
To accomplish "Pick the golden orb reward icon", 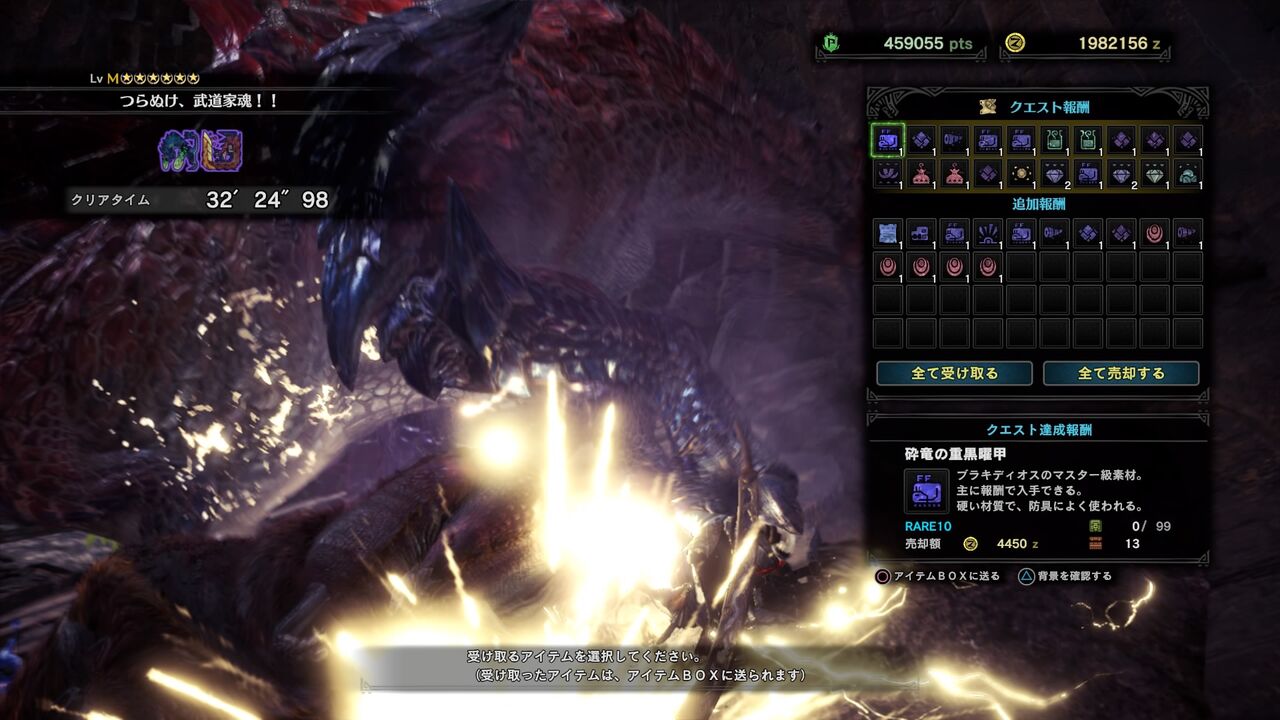I will point(1021,175).
